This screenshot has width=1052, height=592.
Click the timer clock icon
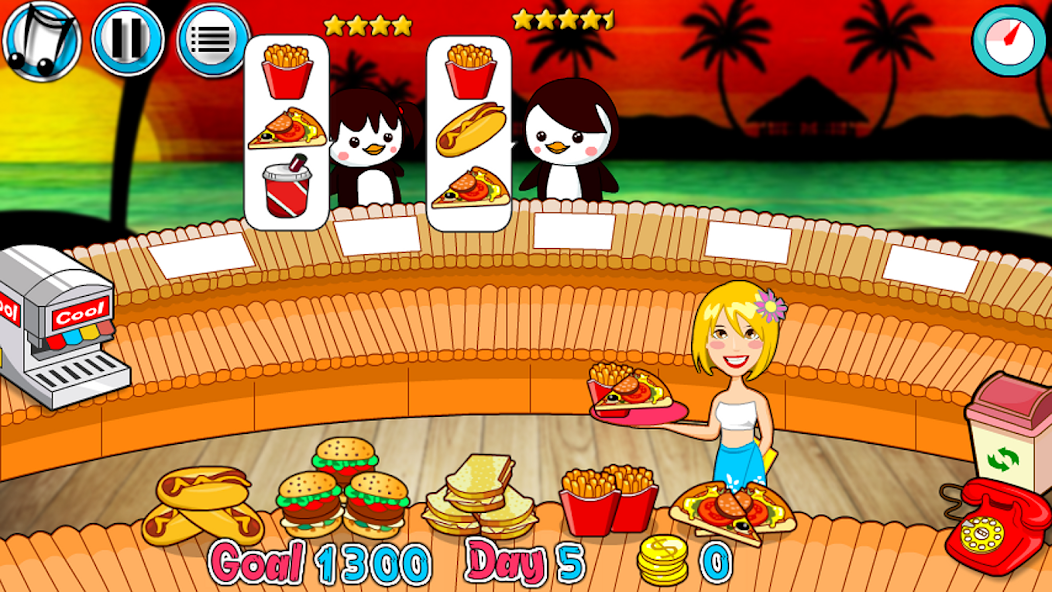1009,40
